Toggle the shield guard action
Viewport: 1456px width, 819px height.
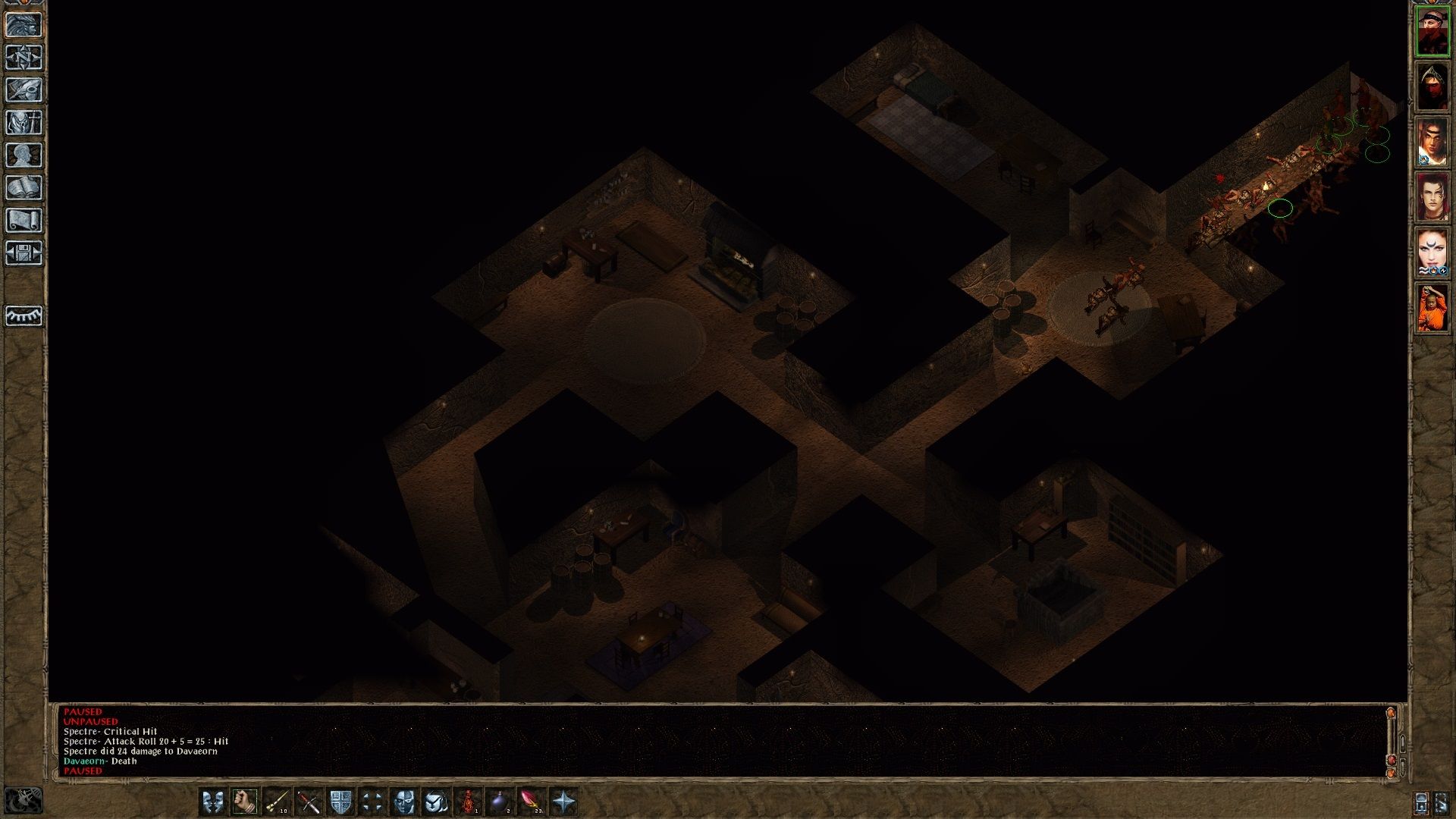pyautogui.click(x=340, y=802)
